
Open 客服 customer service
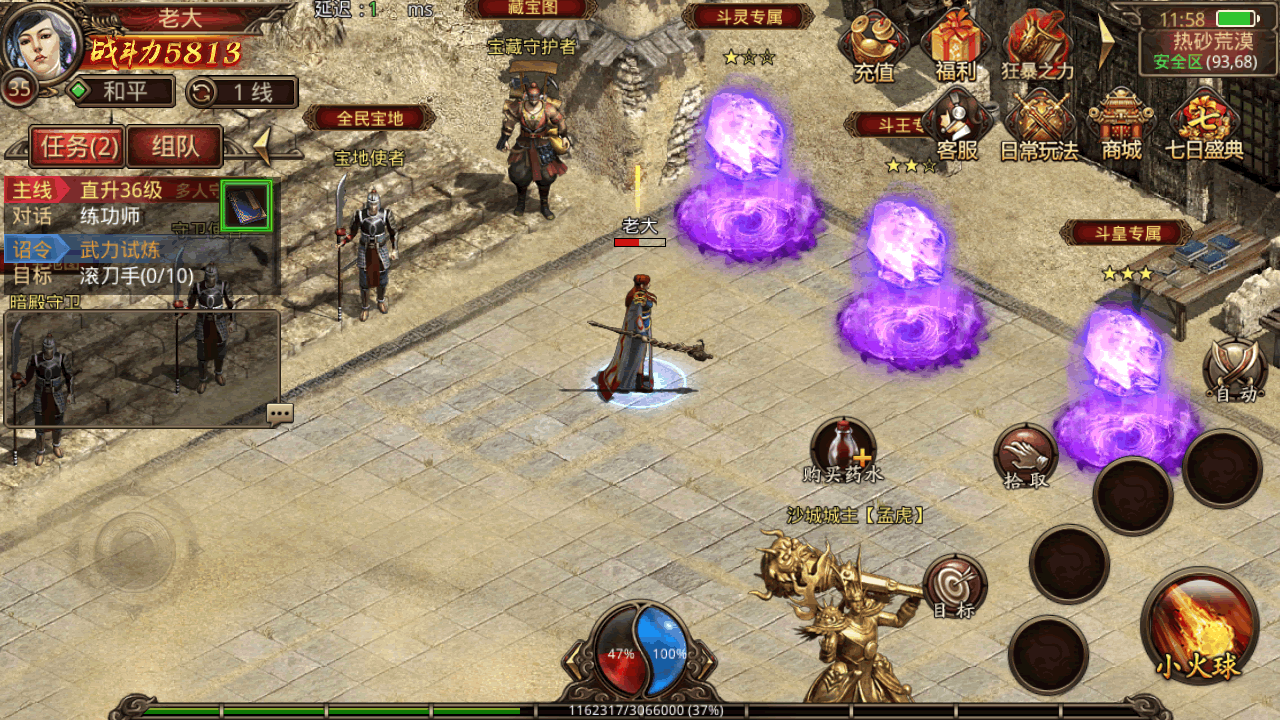tap(957, 125)
